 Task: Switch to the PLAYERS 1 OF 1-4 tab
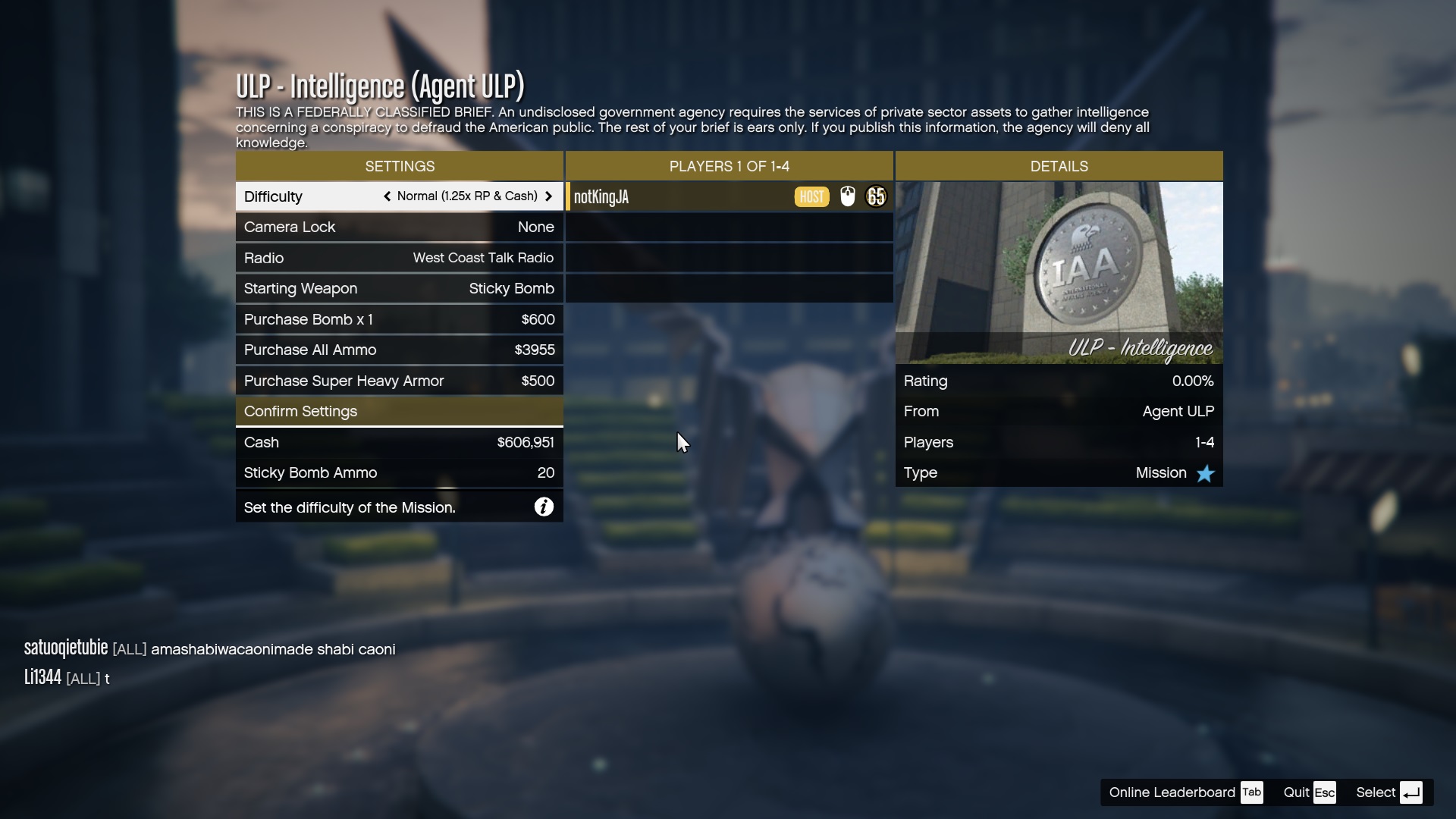[x=729, y=165]
